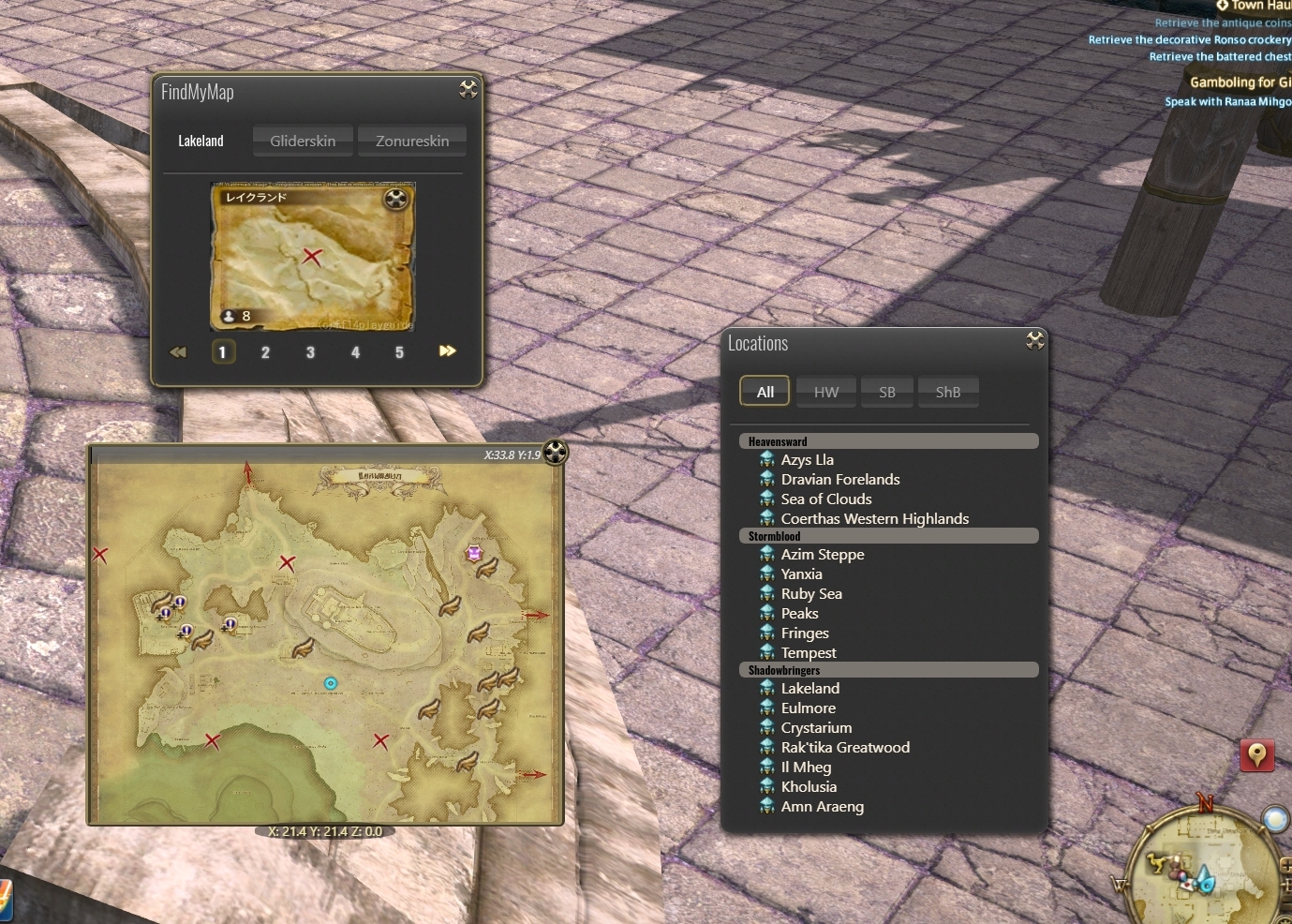Click the red map pin icon above the minimap

pyautogui.click(x=1256, y=754)
